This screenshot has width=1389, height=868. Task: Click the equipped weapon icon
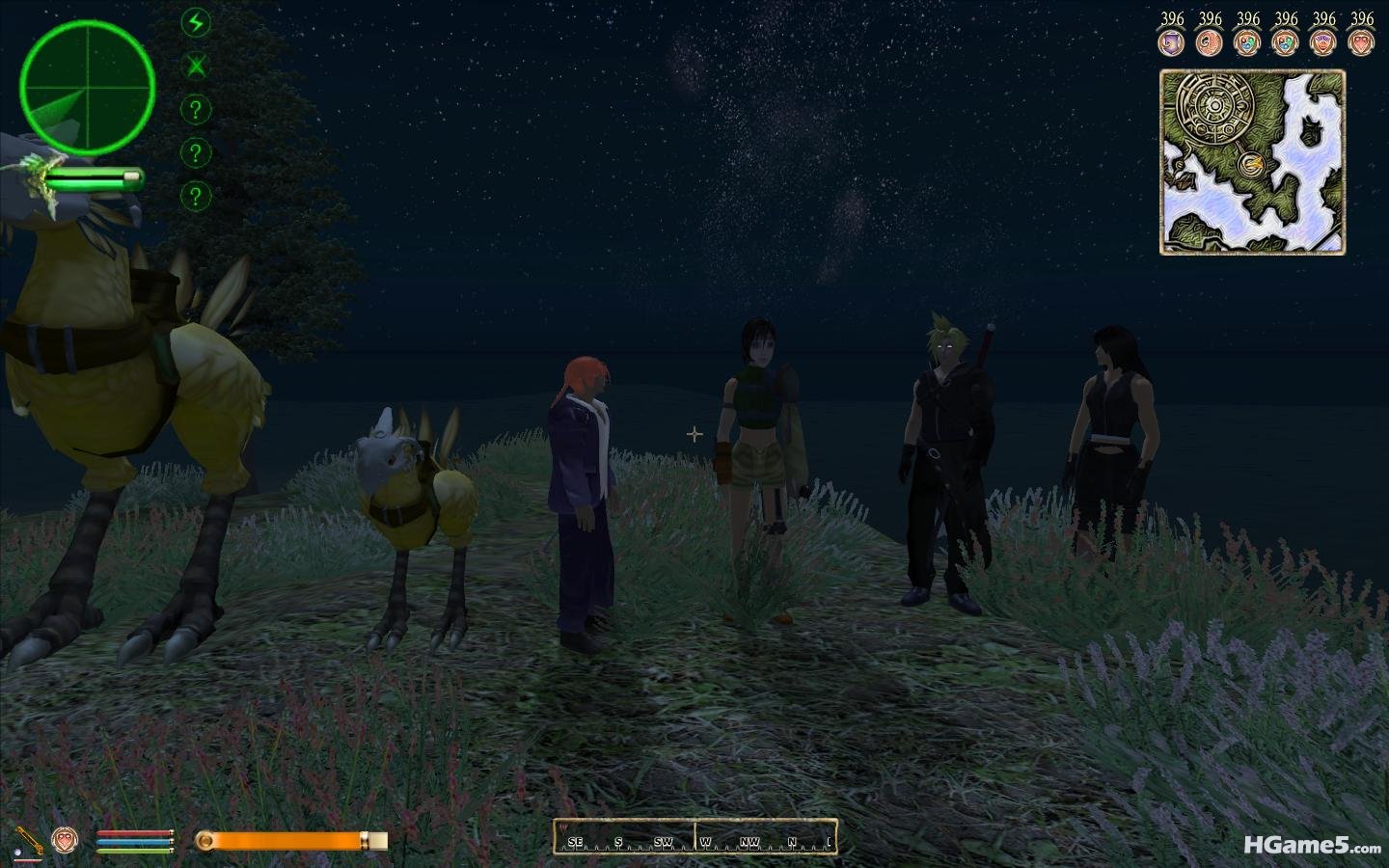coord(27,840)
